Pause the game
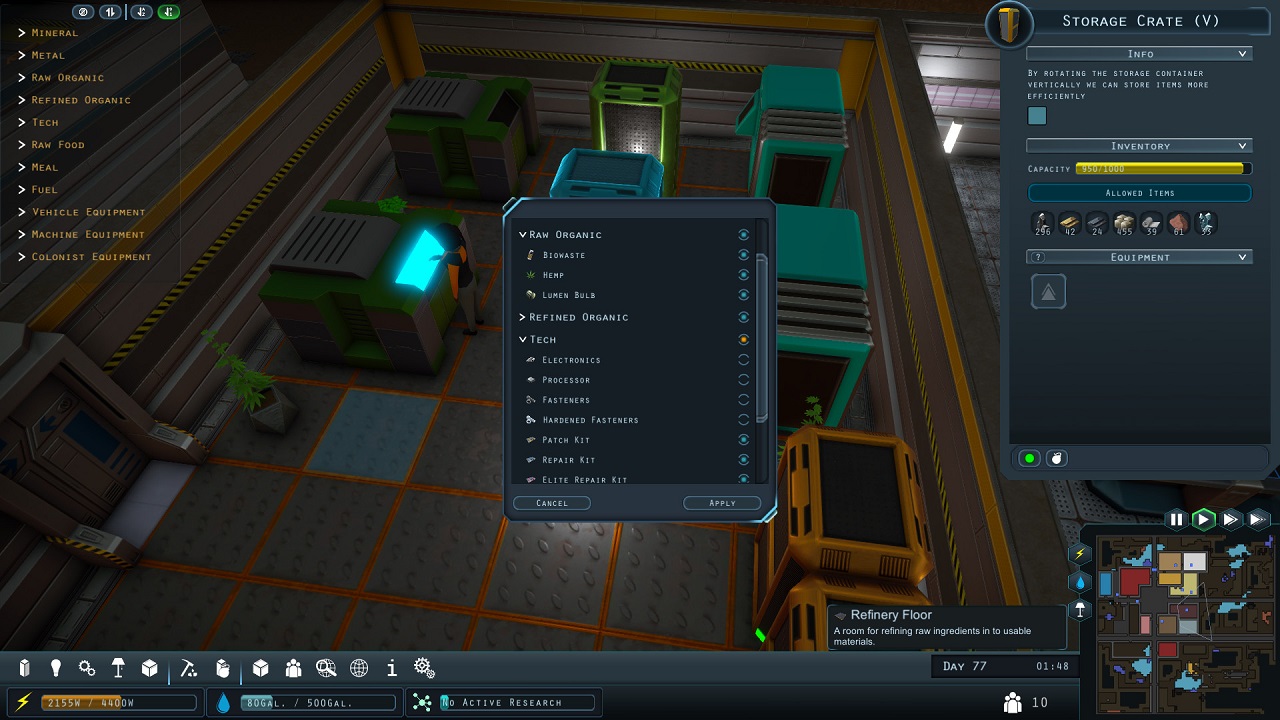The width and height of the screenshot is (1280, 720). (1177, 519)
